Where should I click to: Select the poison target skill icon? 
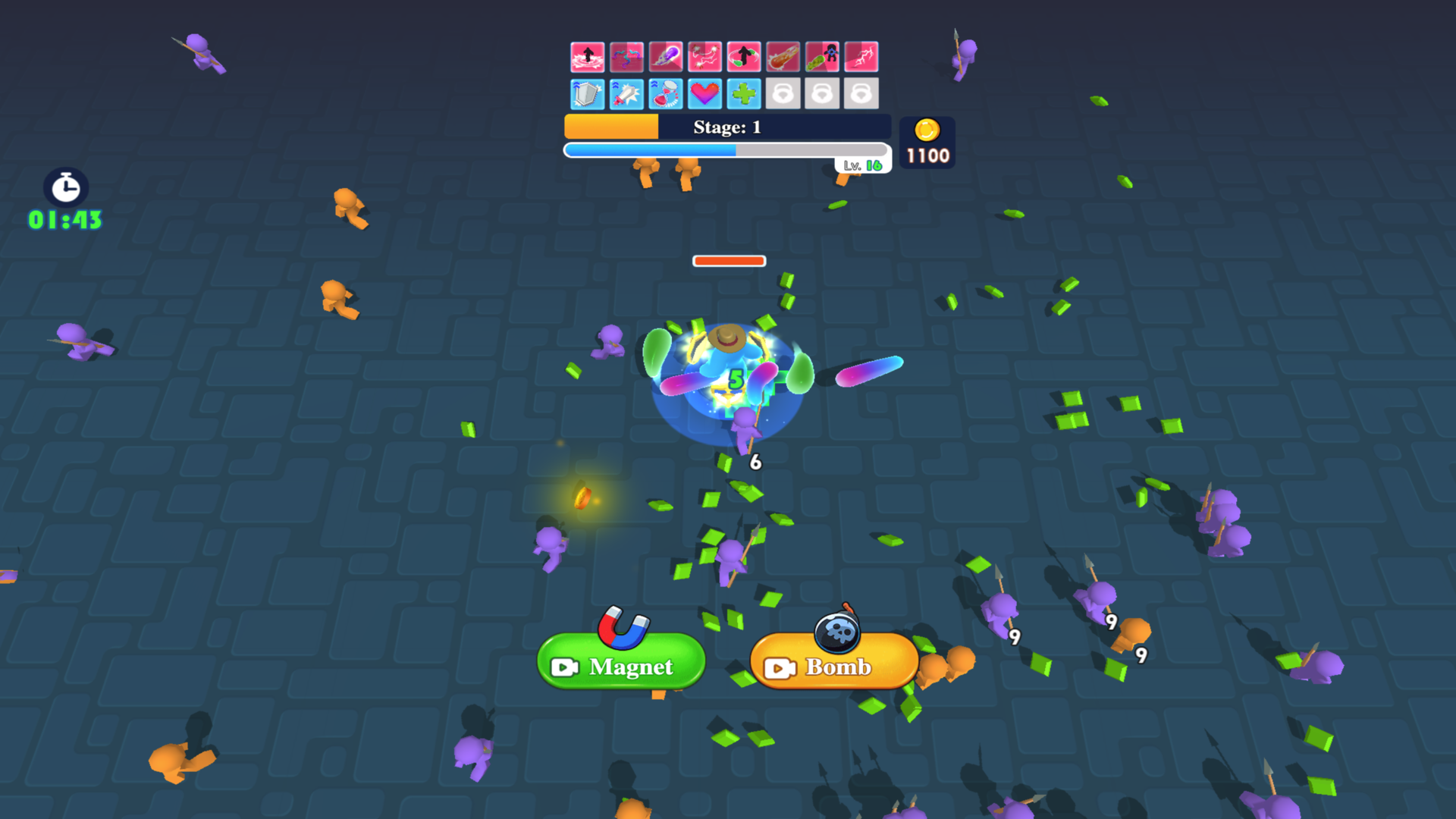(822, 57)
